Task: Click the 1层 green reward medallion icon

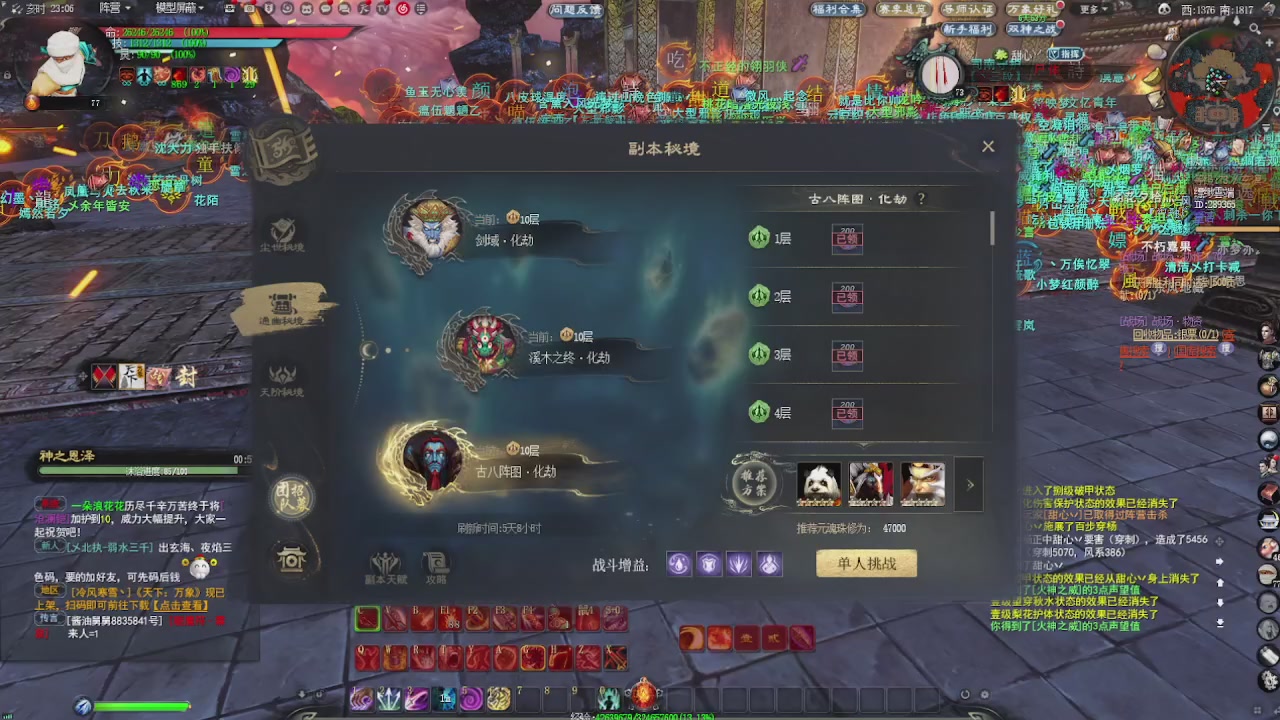Action: click(760, 238)
